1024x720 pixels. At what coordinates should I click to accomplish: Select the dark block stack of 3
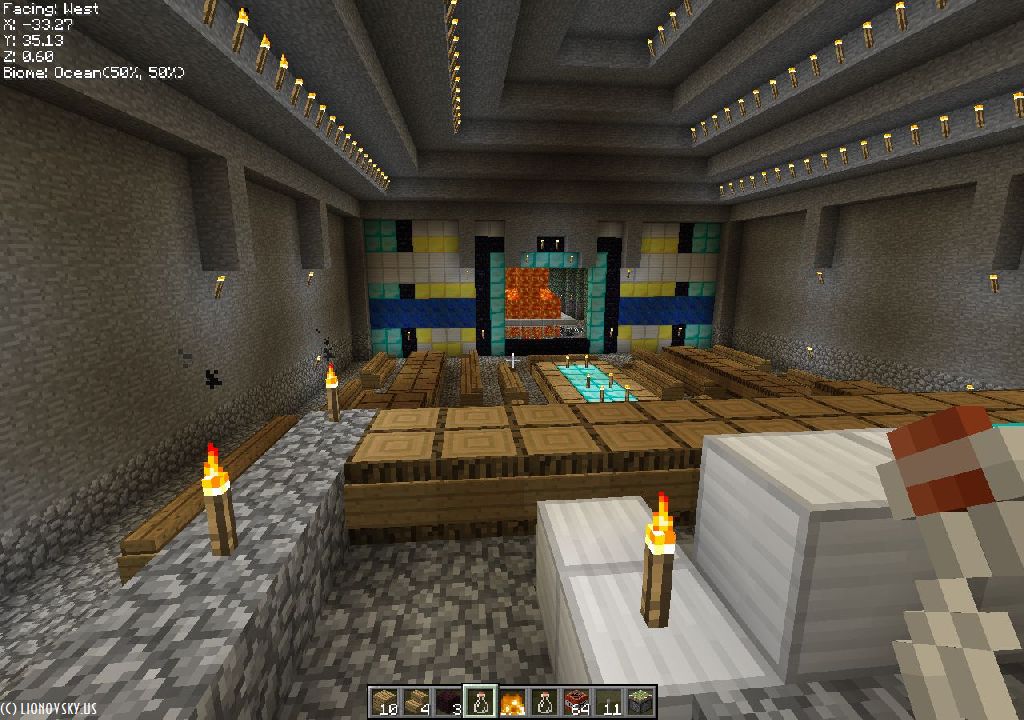(x=449, y=702)
